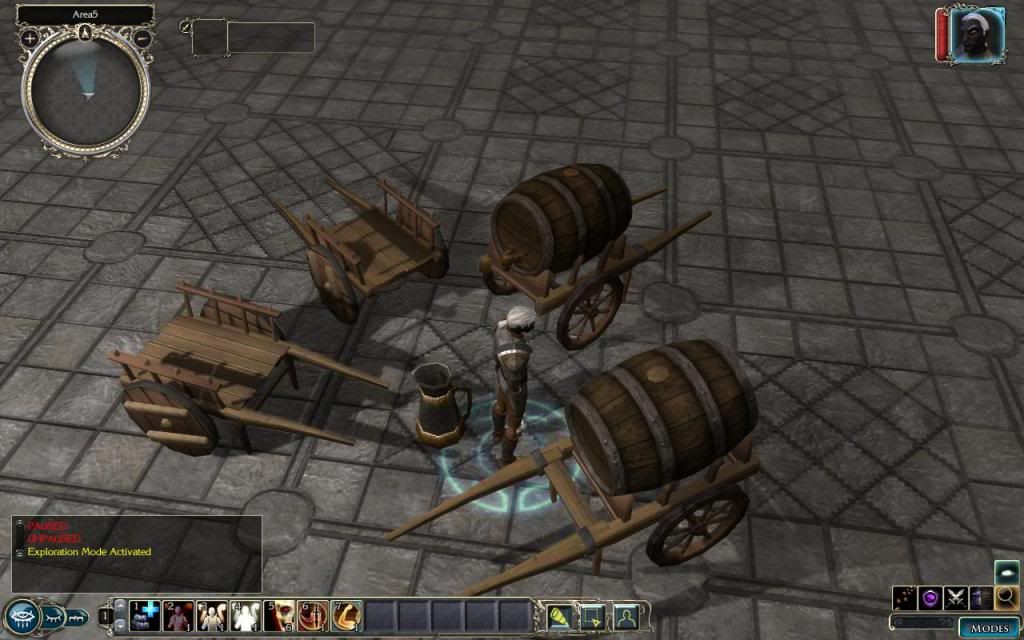1024x640 pixels.
Task: Open the circular area minimap
Action: [x=87, y=90]
